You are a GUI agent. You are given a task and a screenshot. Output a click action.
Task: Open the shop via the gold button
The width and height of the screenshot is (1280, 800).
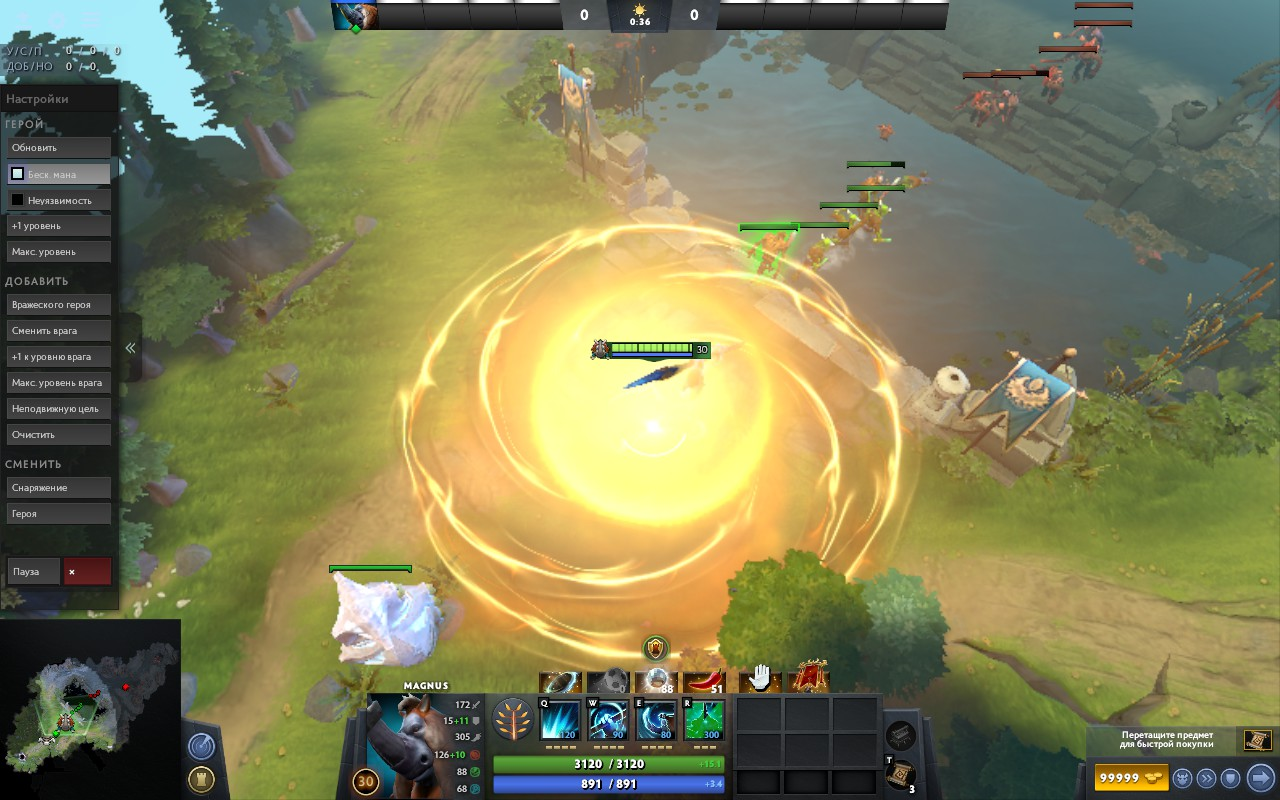click(x=1130, y=777)
